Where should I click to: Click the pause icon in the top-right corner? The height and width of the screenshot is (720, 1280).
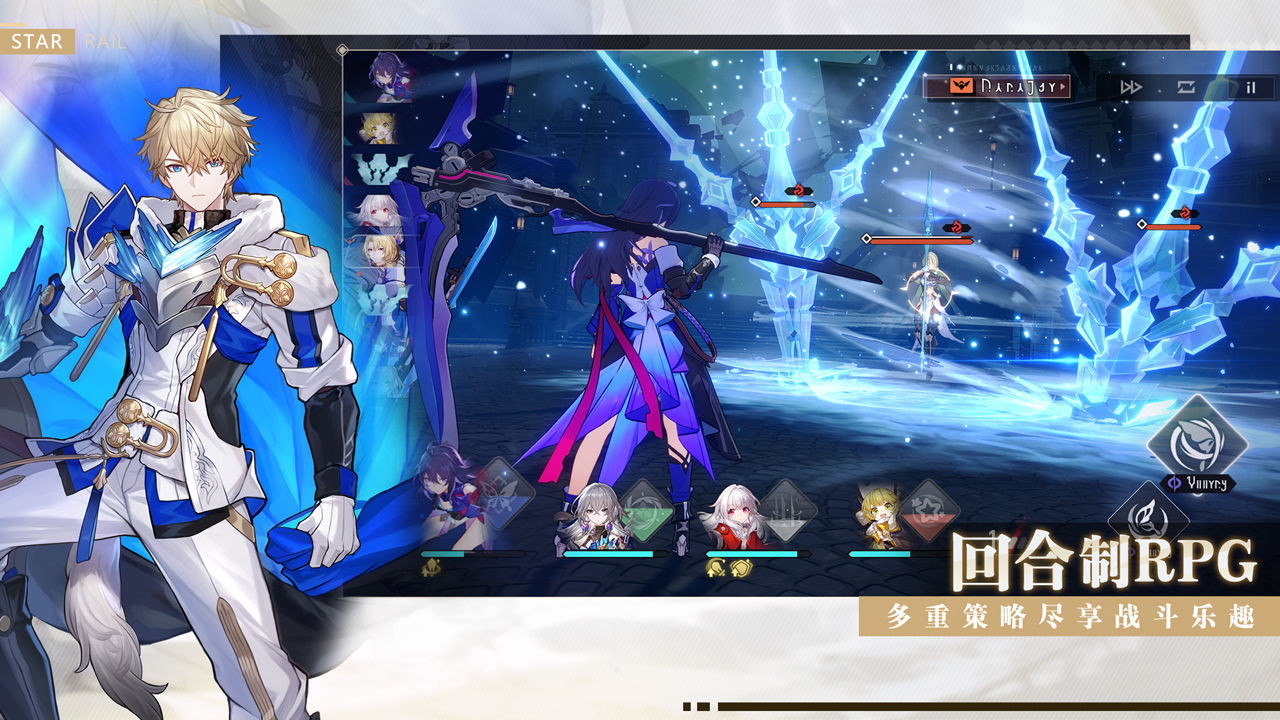[1249, 86]
